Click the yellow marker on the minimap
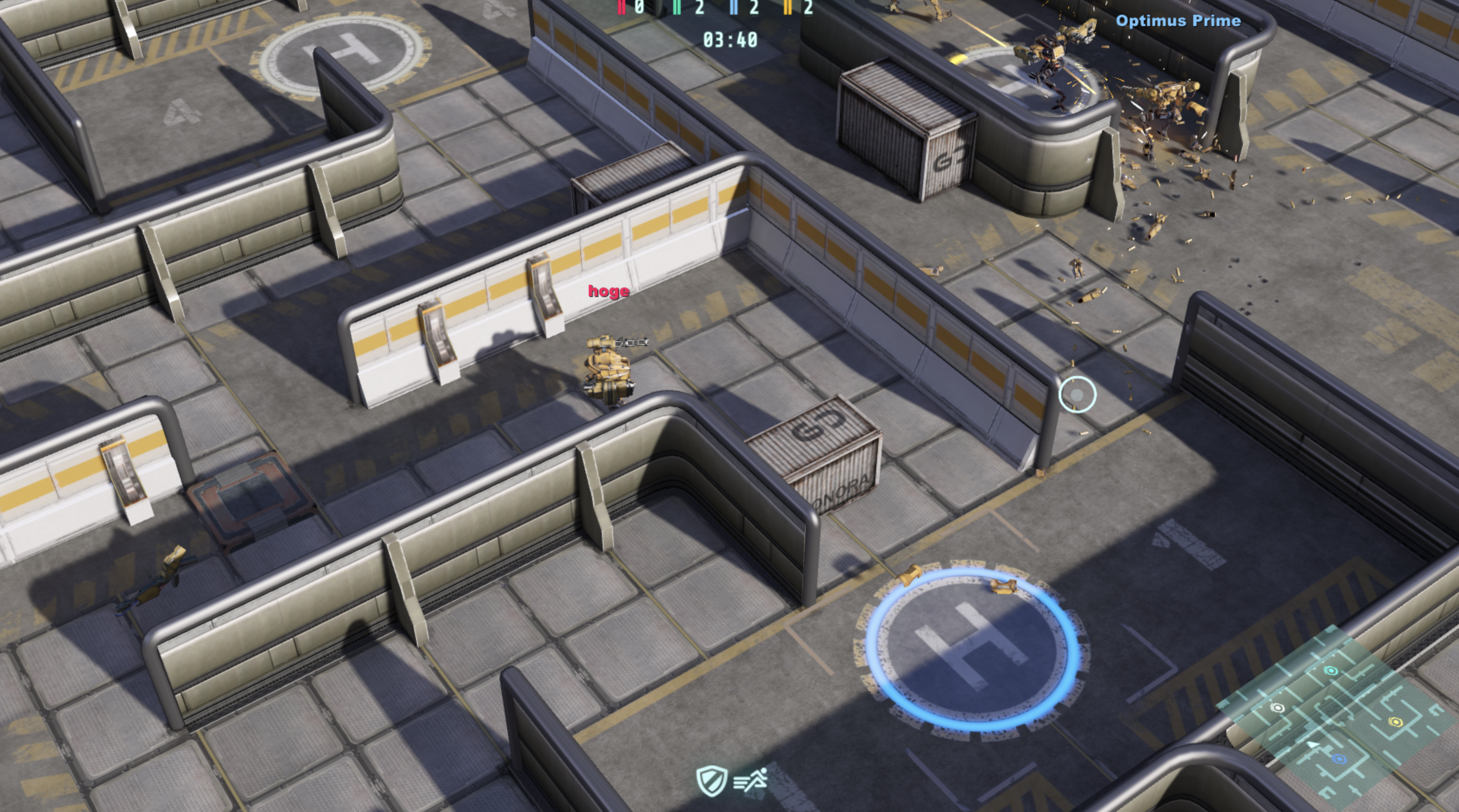This screenshot has height=812, width=1459. tap(1396, 722)
